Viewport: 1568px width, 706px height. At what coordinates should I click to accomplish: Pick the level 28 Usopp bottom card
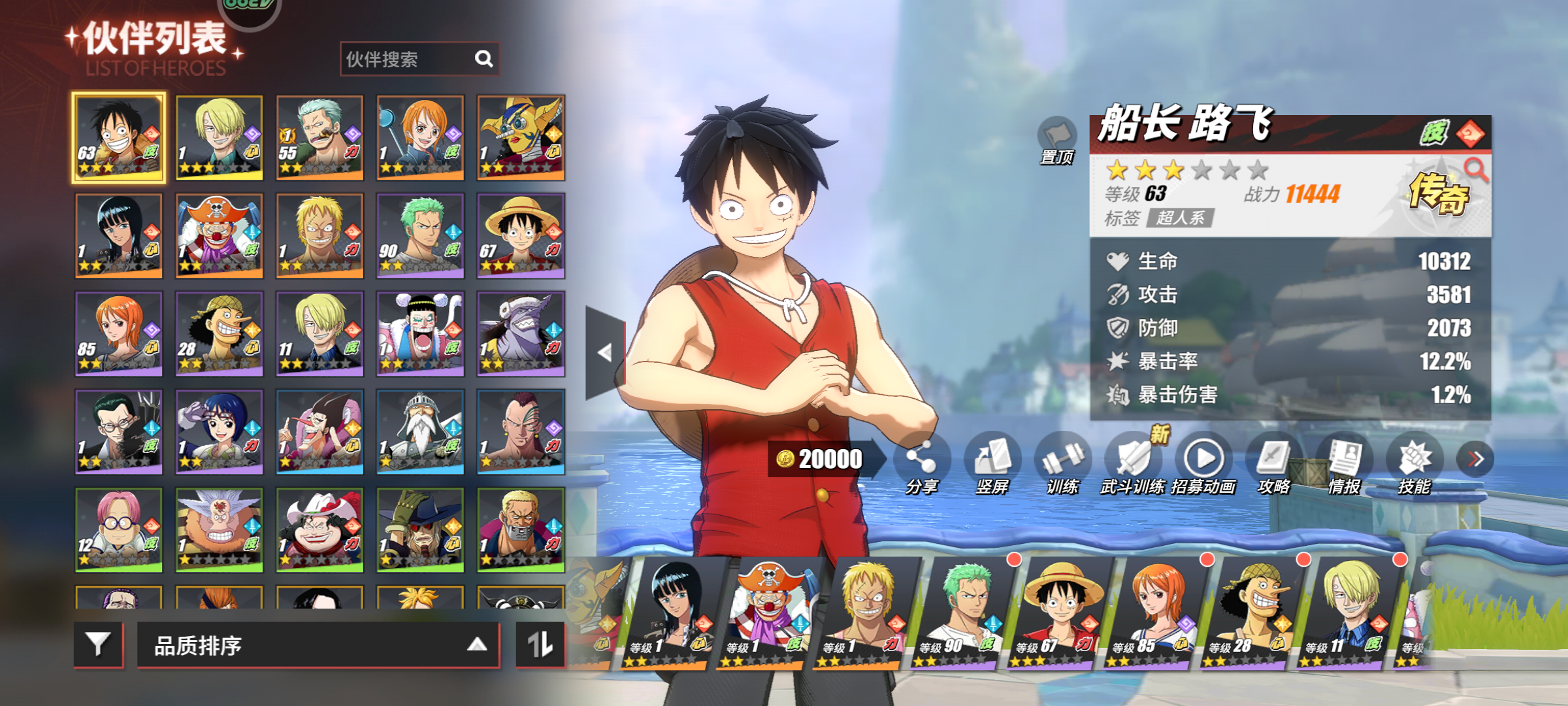point(1251,614)
